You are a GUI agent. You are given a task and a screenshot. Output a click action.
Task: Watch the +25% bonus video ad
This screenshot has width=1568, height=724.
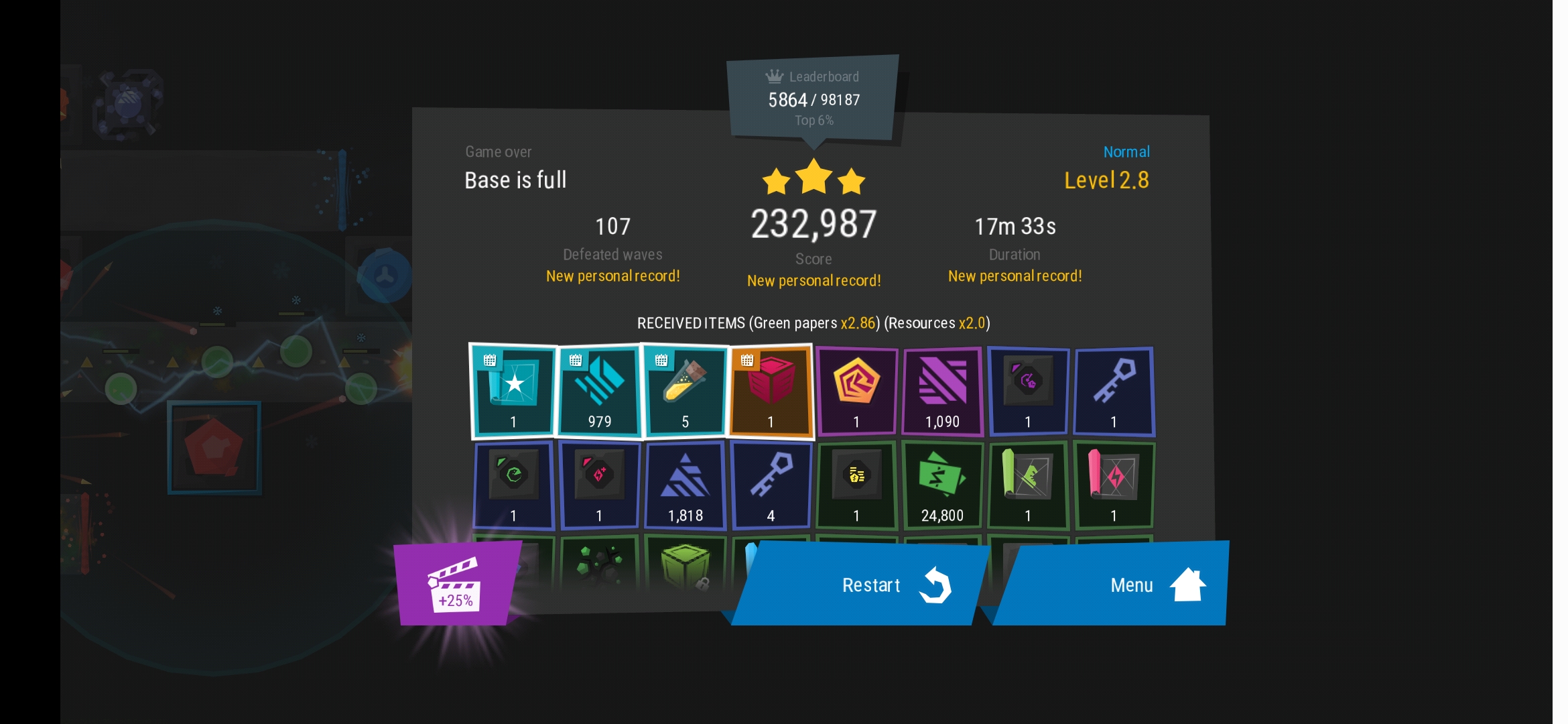click(456, 585)
